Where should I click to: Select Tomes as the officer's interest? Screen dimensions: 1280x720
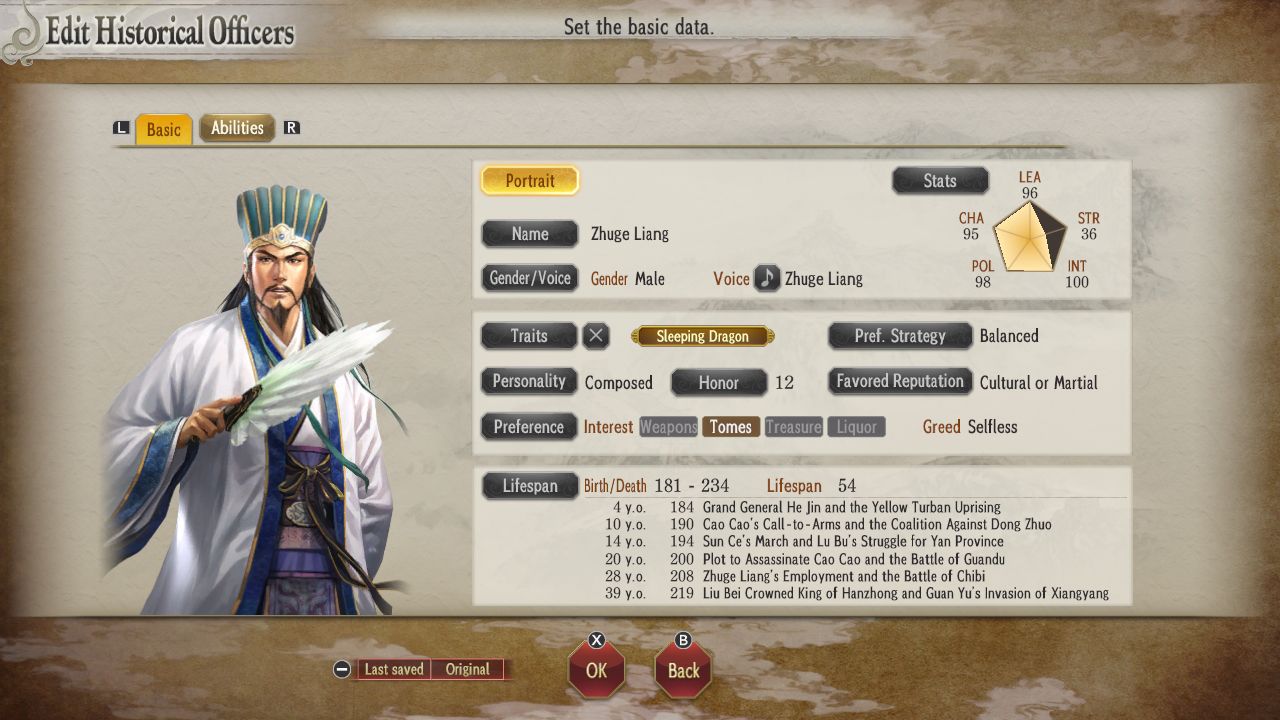coord(731,427)
